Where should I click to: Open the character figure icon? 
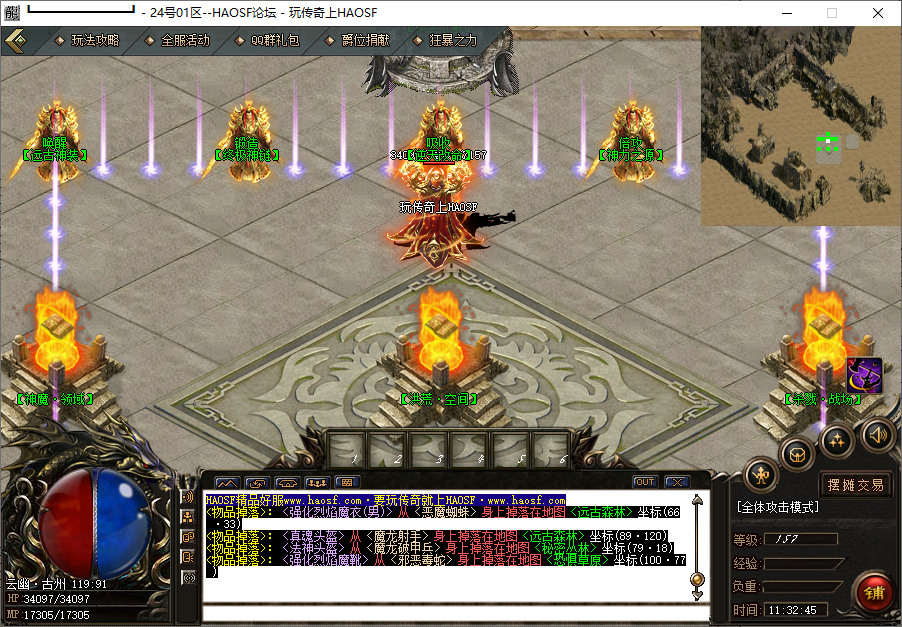pyautogui.click(x=762, y=475)
